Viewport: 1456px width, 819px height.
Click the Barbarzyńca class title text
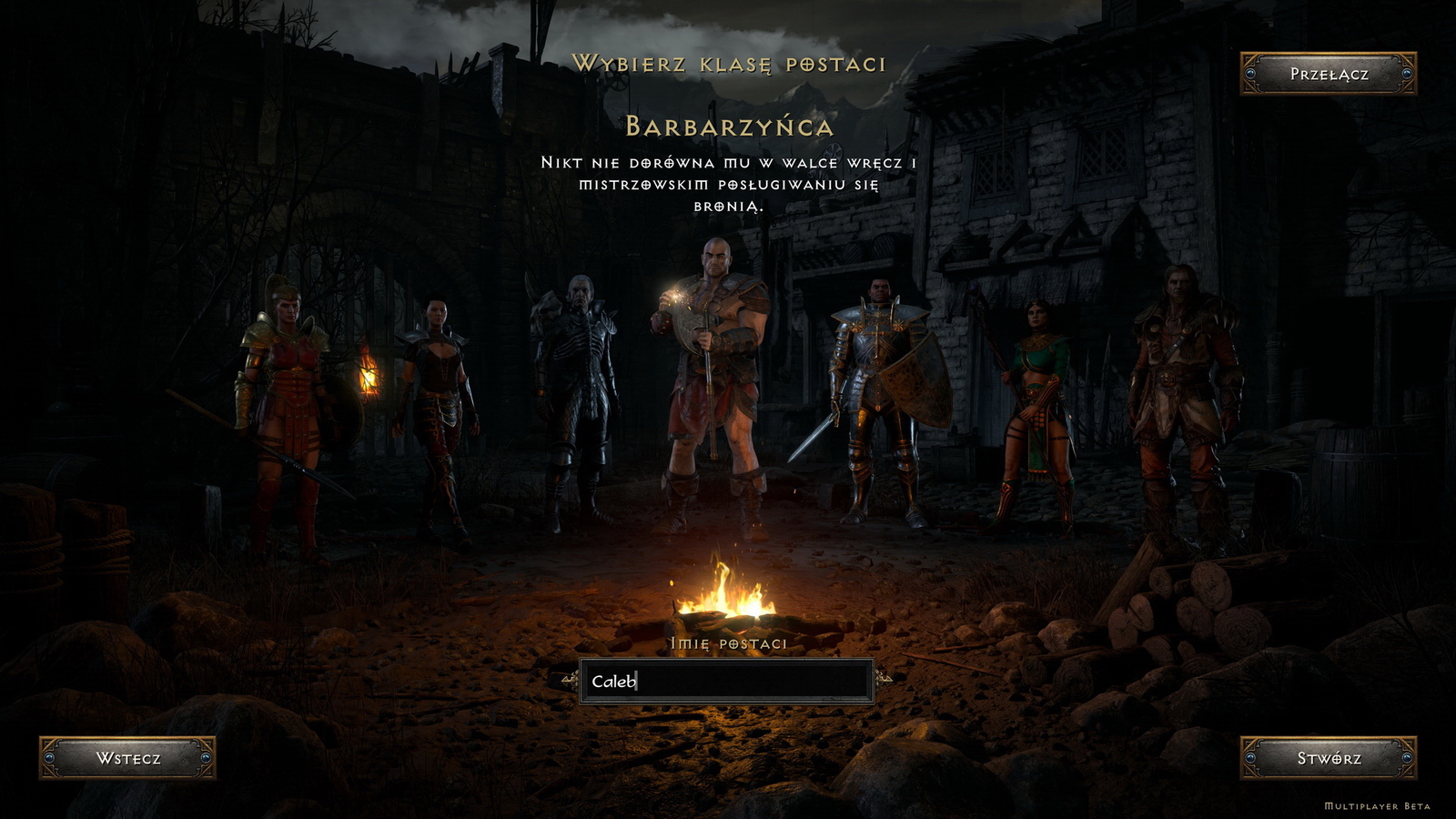[x=728, y=126]
